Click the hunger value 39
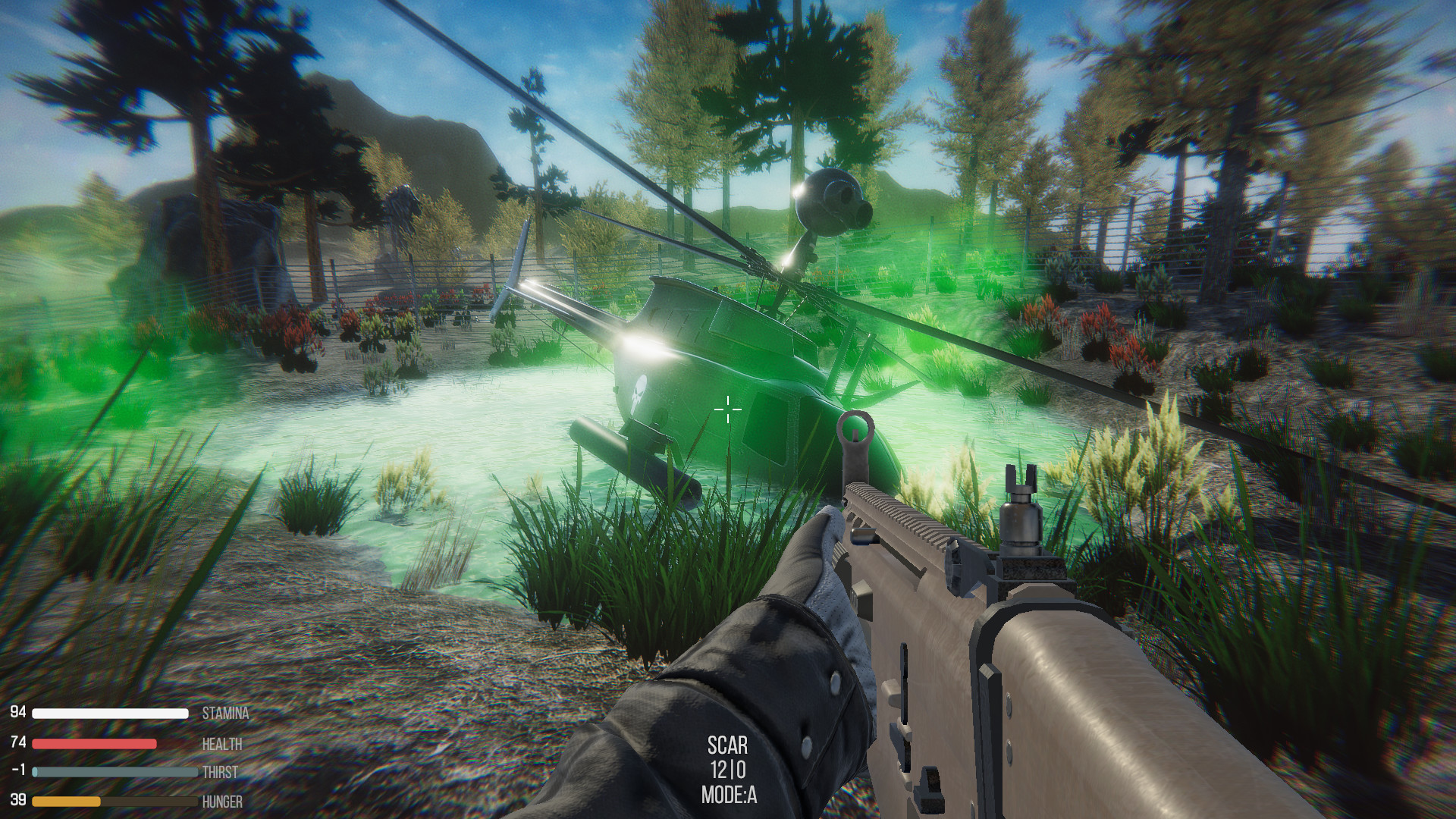This screenshot has width=1456, height=819. pyautogui.click(x=19, y=800)
